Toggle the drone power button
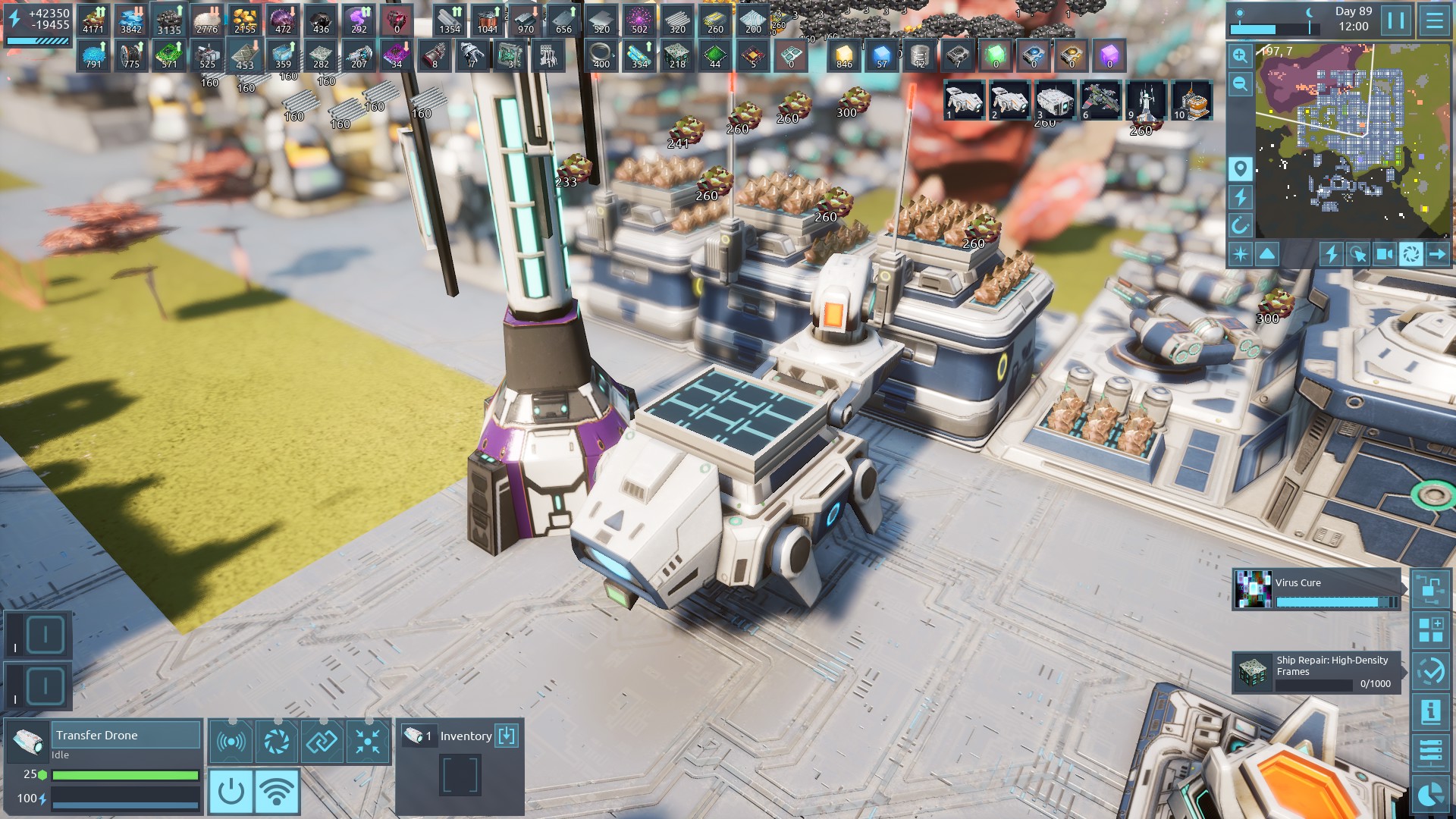Image resolution: width=1456 pixels, height=819 pixels. [x=231, y=792]
